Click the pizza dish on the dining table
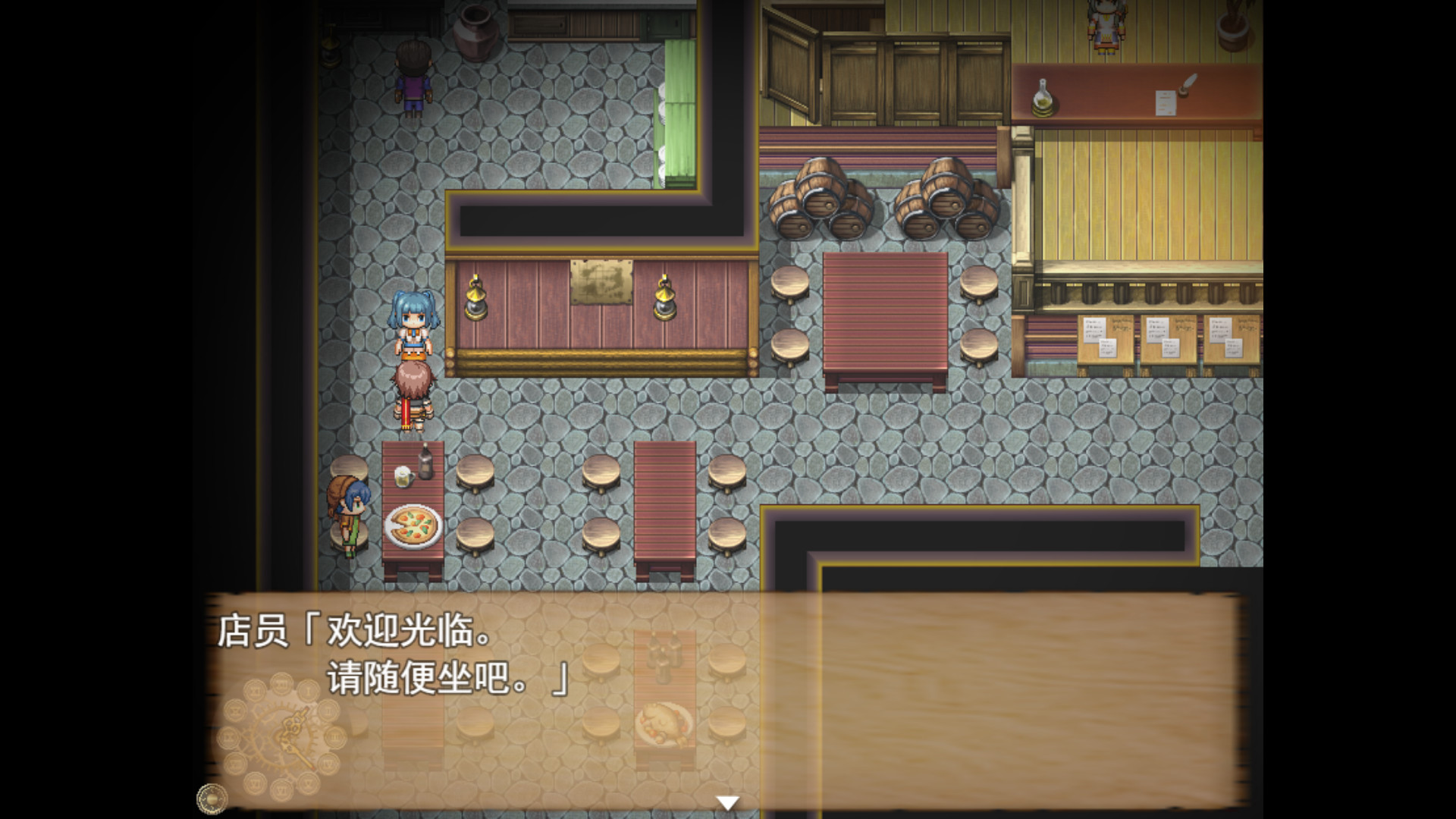Screen dimensions: 1456x819 [x=412, y=525]
